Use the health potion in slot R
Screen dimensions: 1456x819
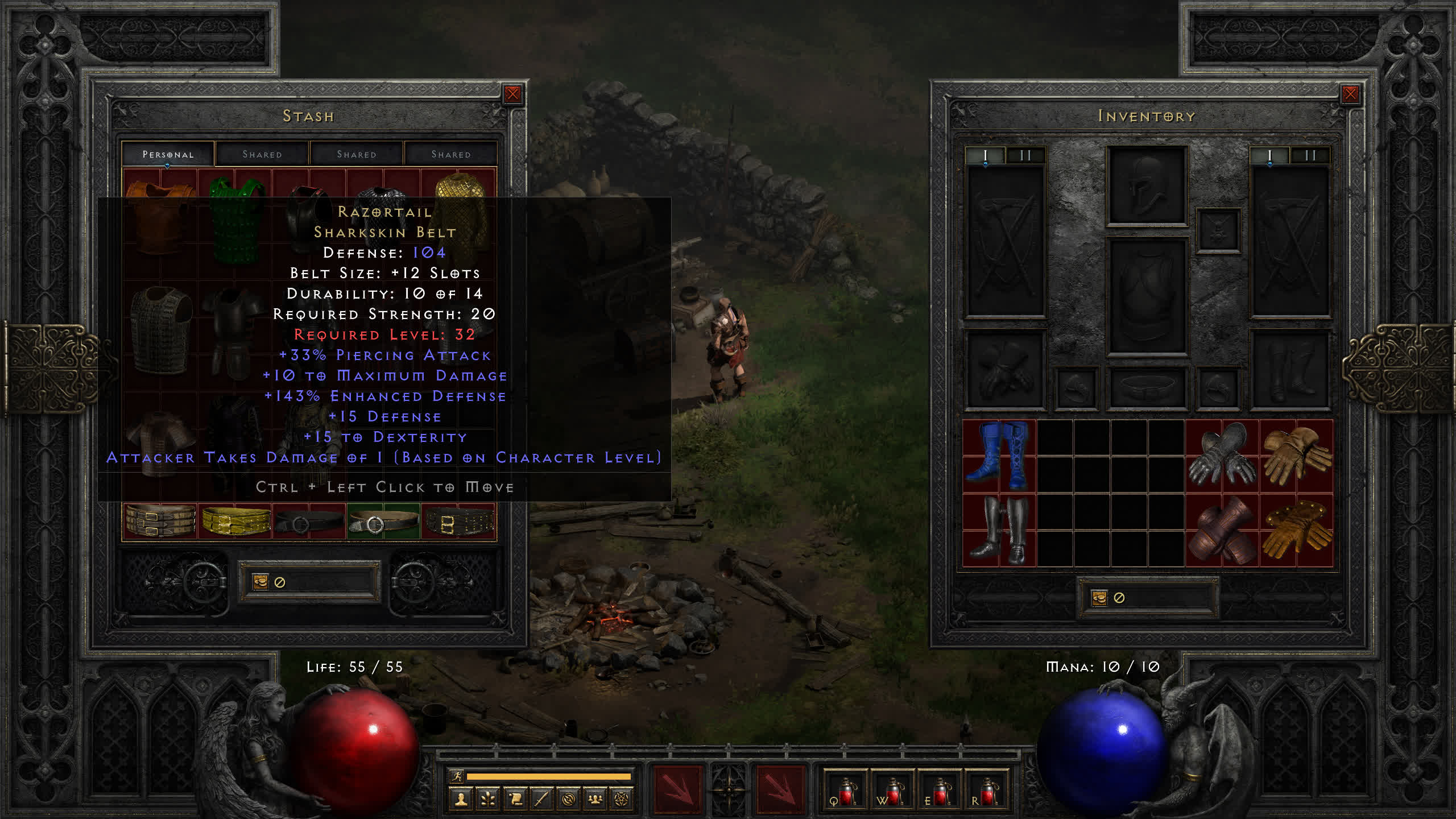coord(987,791)
